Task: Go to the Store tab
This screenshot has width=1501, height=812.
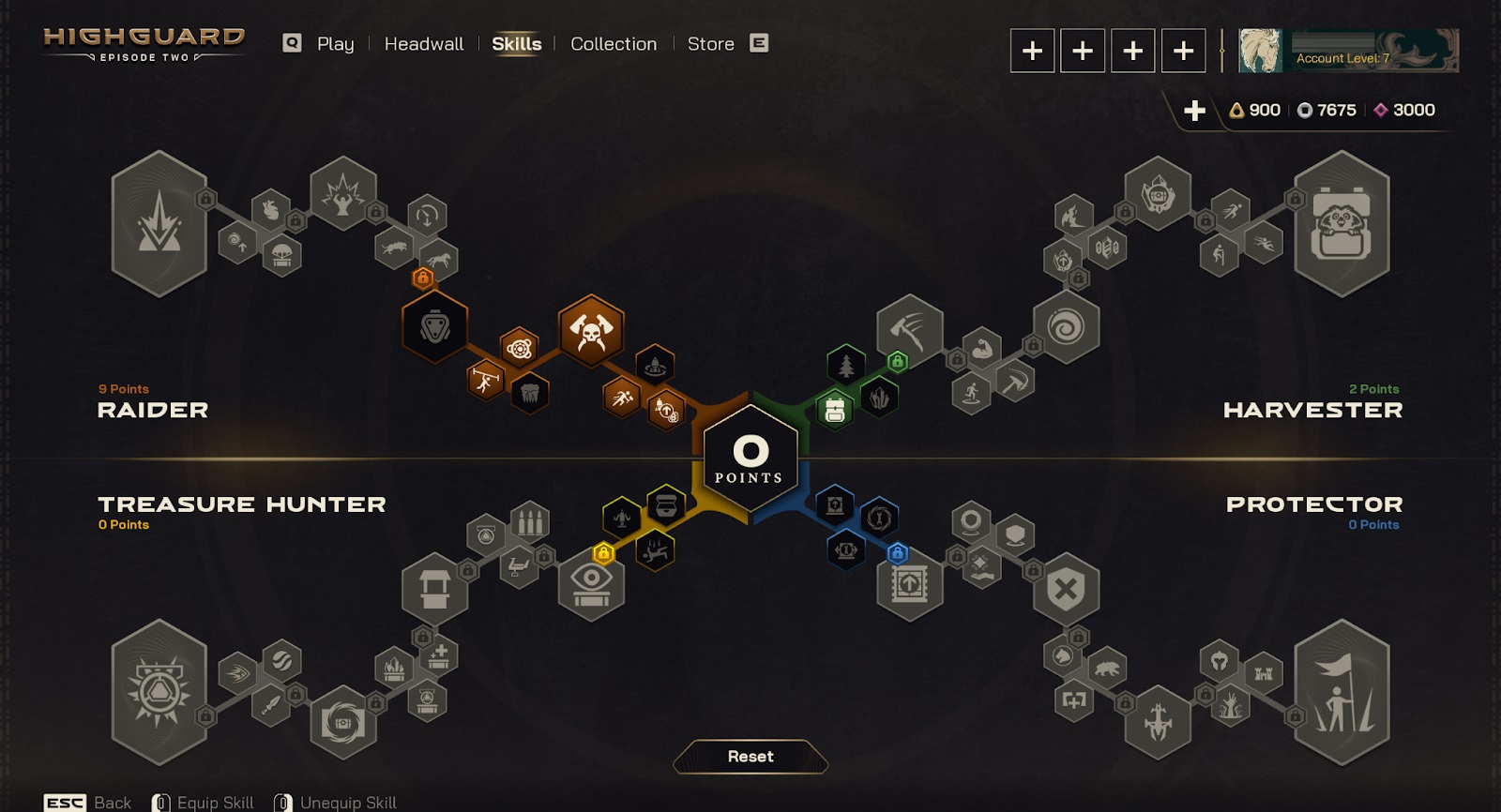Action: coord(710,44)
